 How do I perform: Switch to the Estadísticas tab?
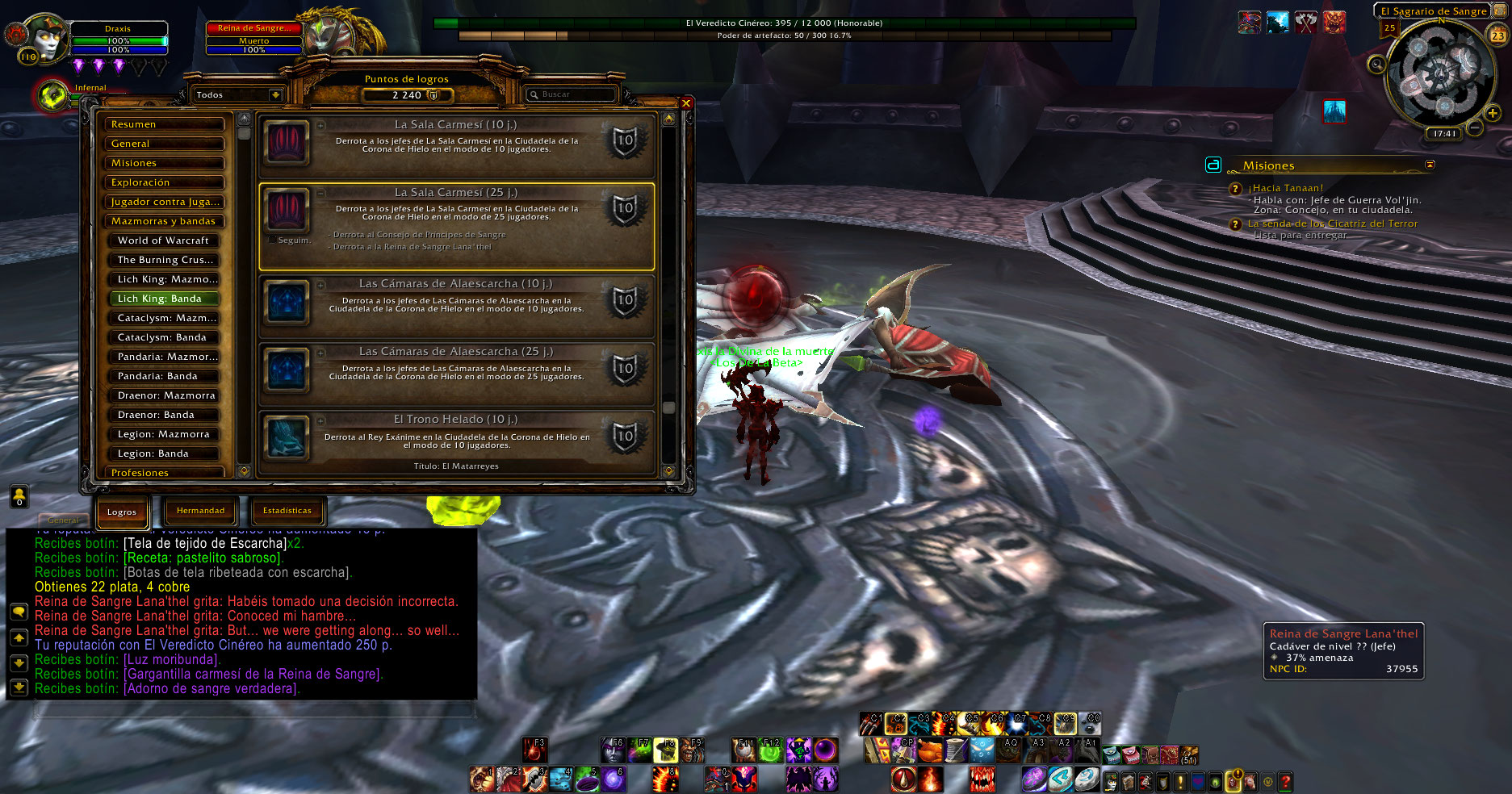point(287,511)
